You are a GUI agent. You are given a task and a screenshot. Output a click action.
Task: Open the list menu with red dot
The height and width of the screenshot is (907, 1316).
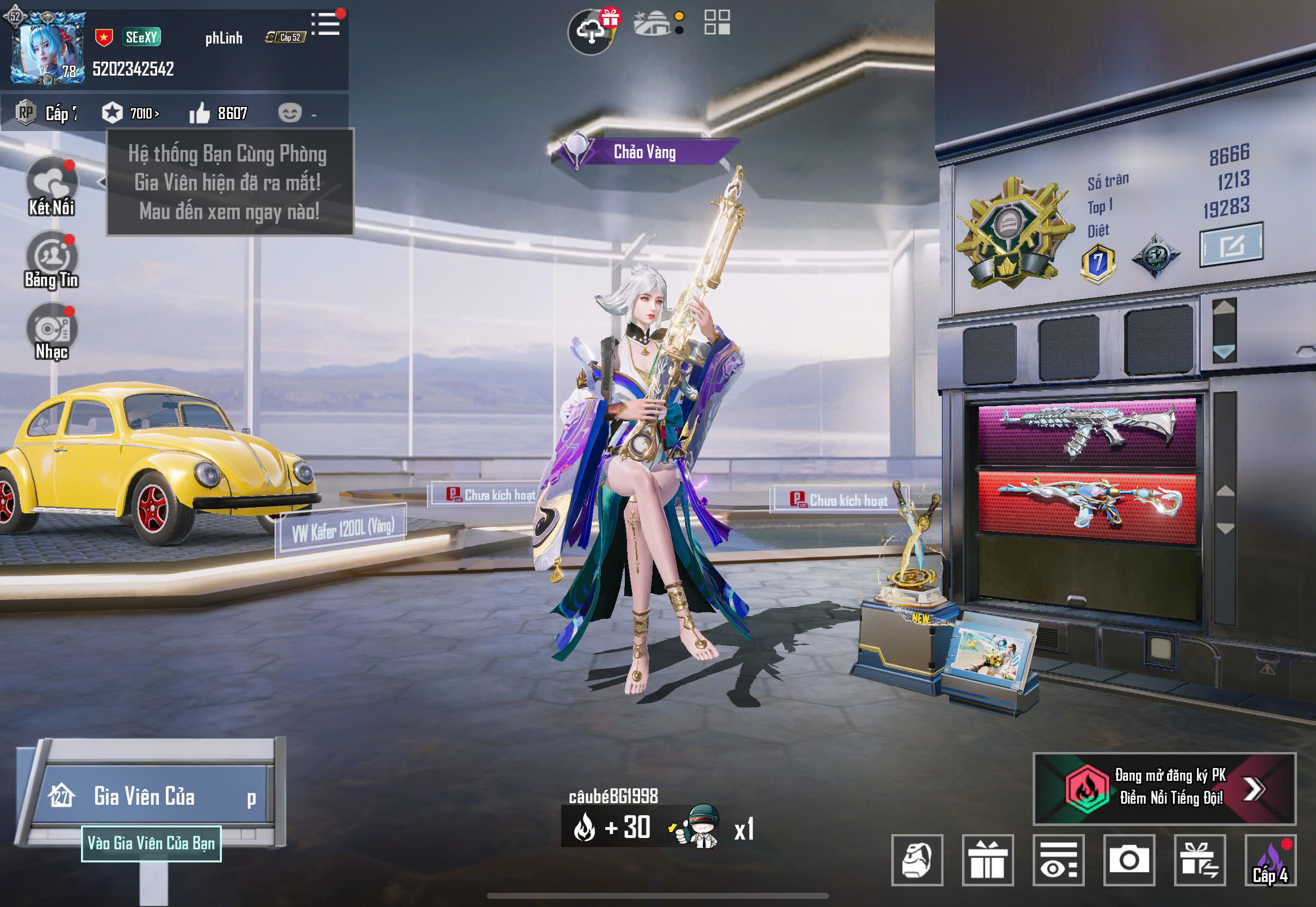click(326, 24)
